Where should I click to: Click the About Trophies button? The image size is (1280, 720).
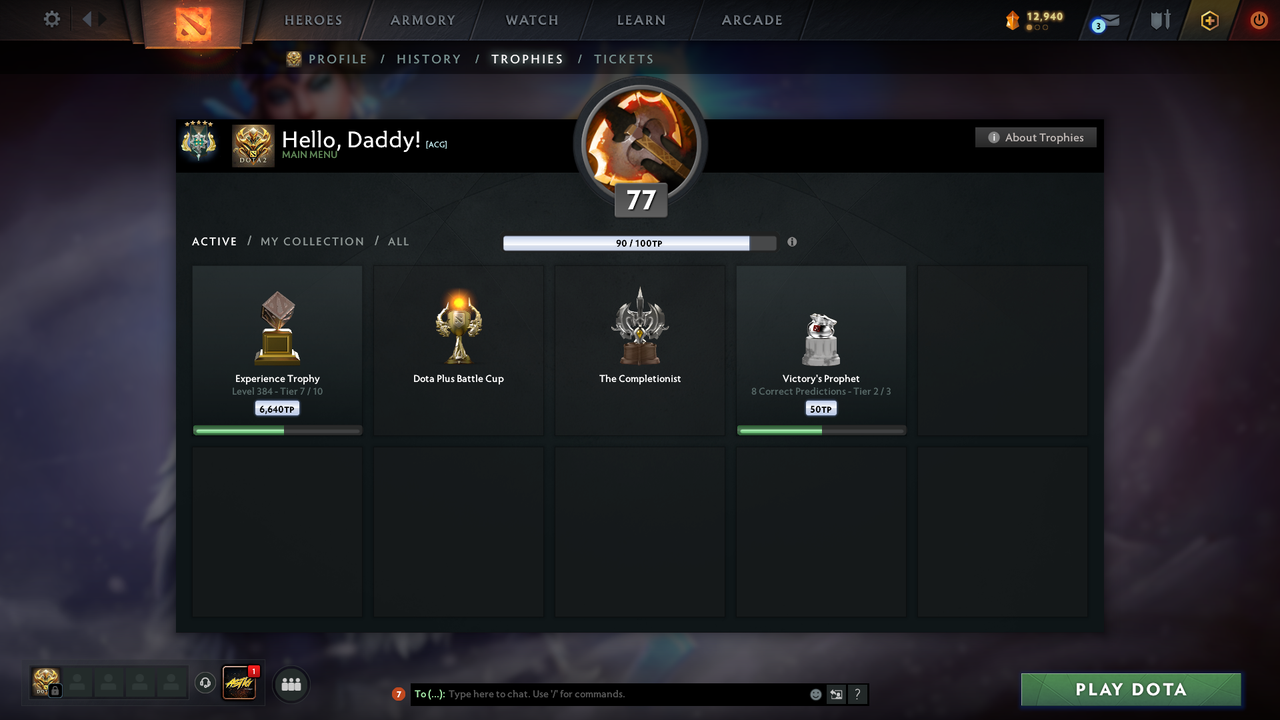coord(1036,137)
